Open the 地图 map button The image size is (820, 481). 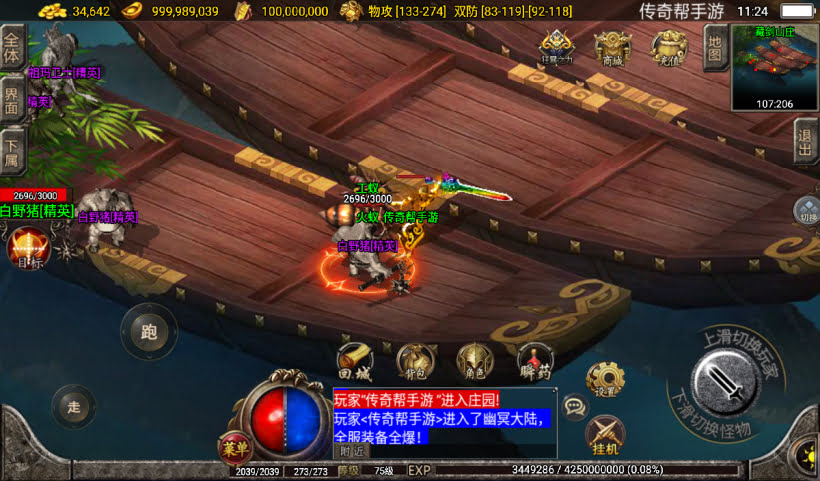point(714,45)
